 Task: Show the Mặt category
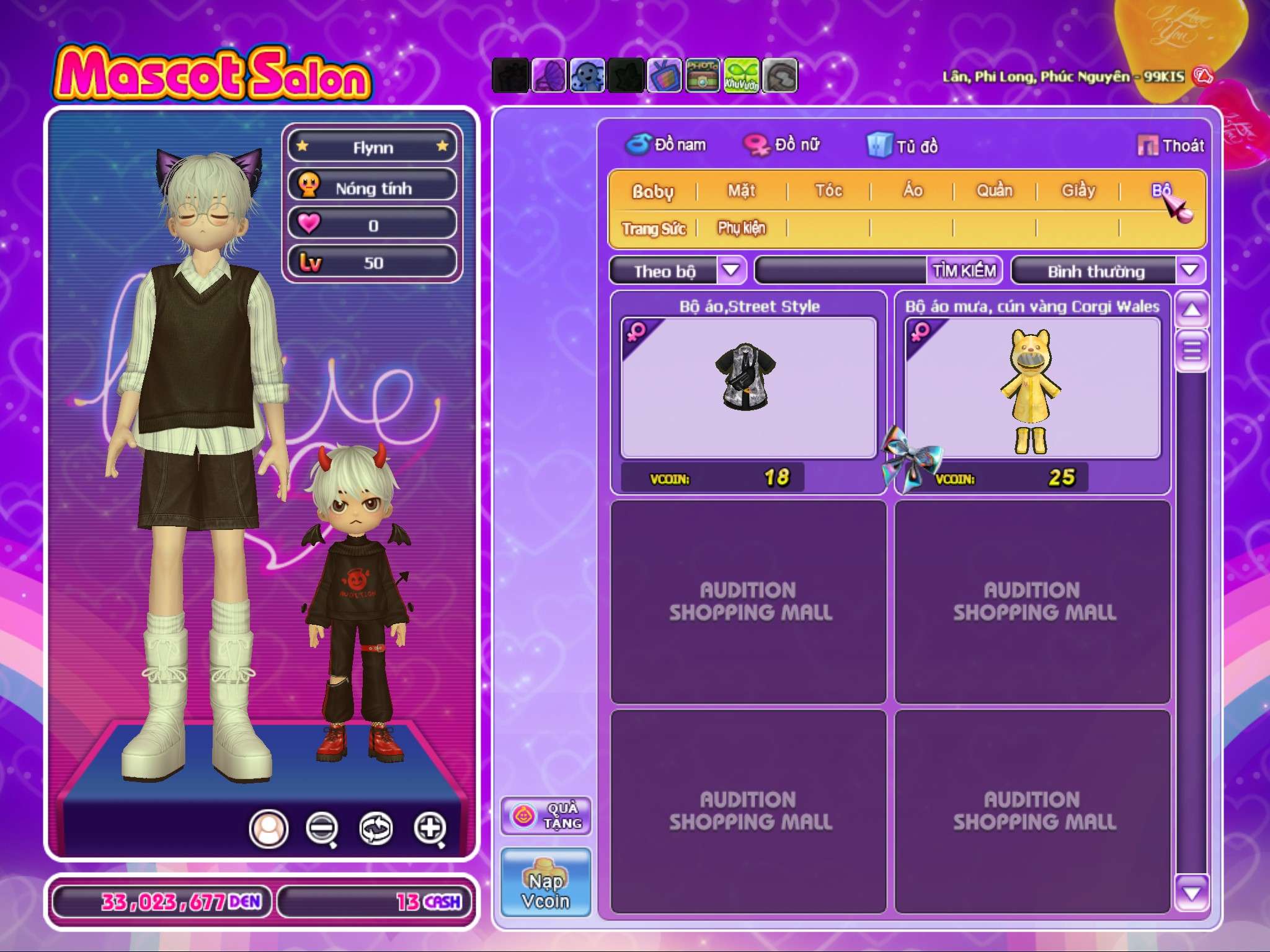click(x=741, y=190)
